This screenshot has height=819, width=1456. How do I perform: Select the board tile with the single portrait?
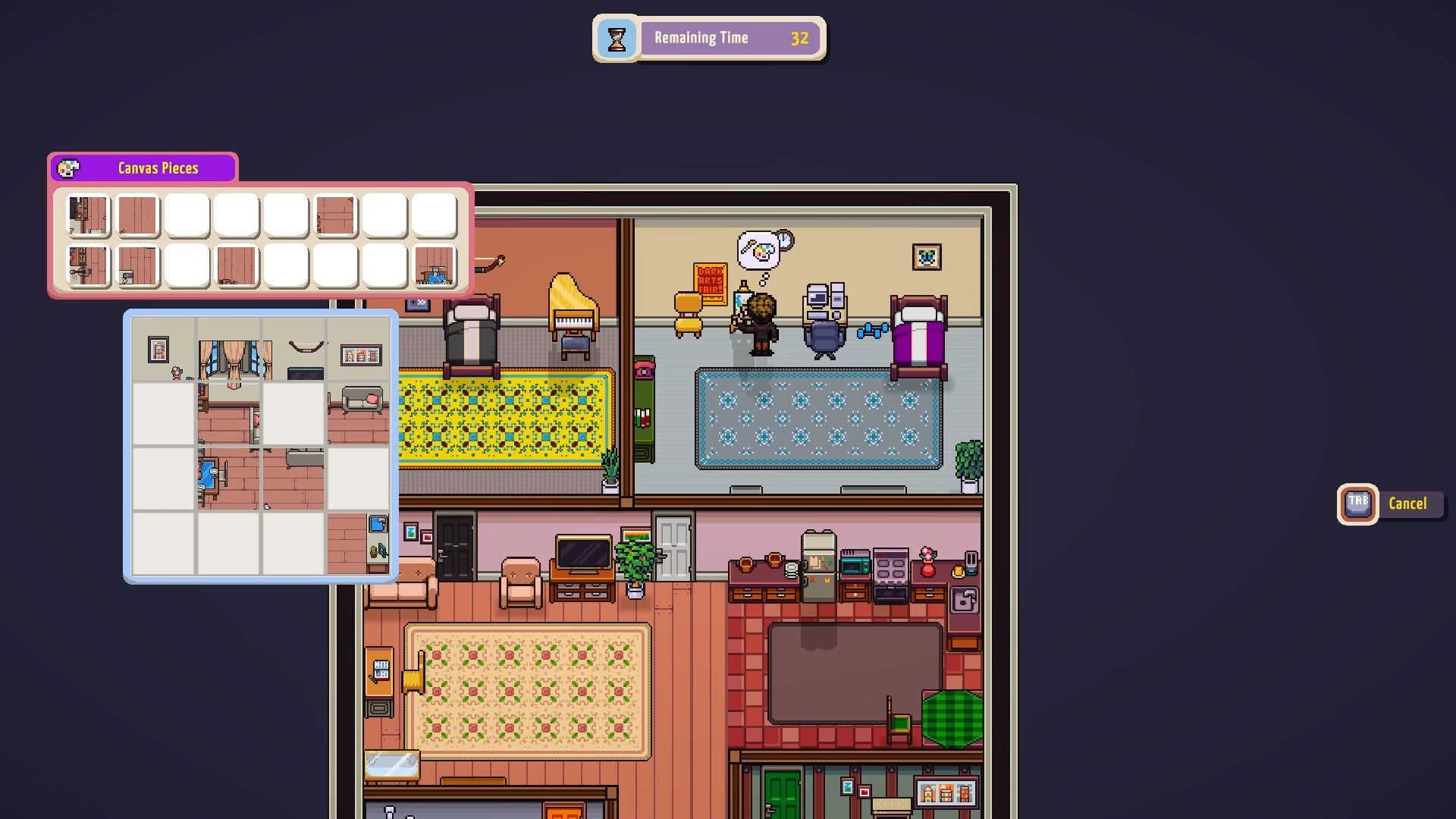coord(163,350)
